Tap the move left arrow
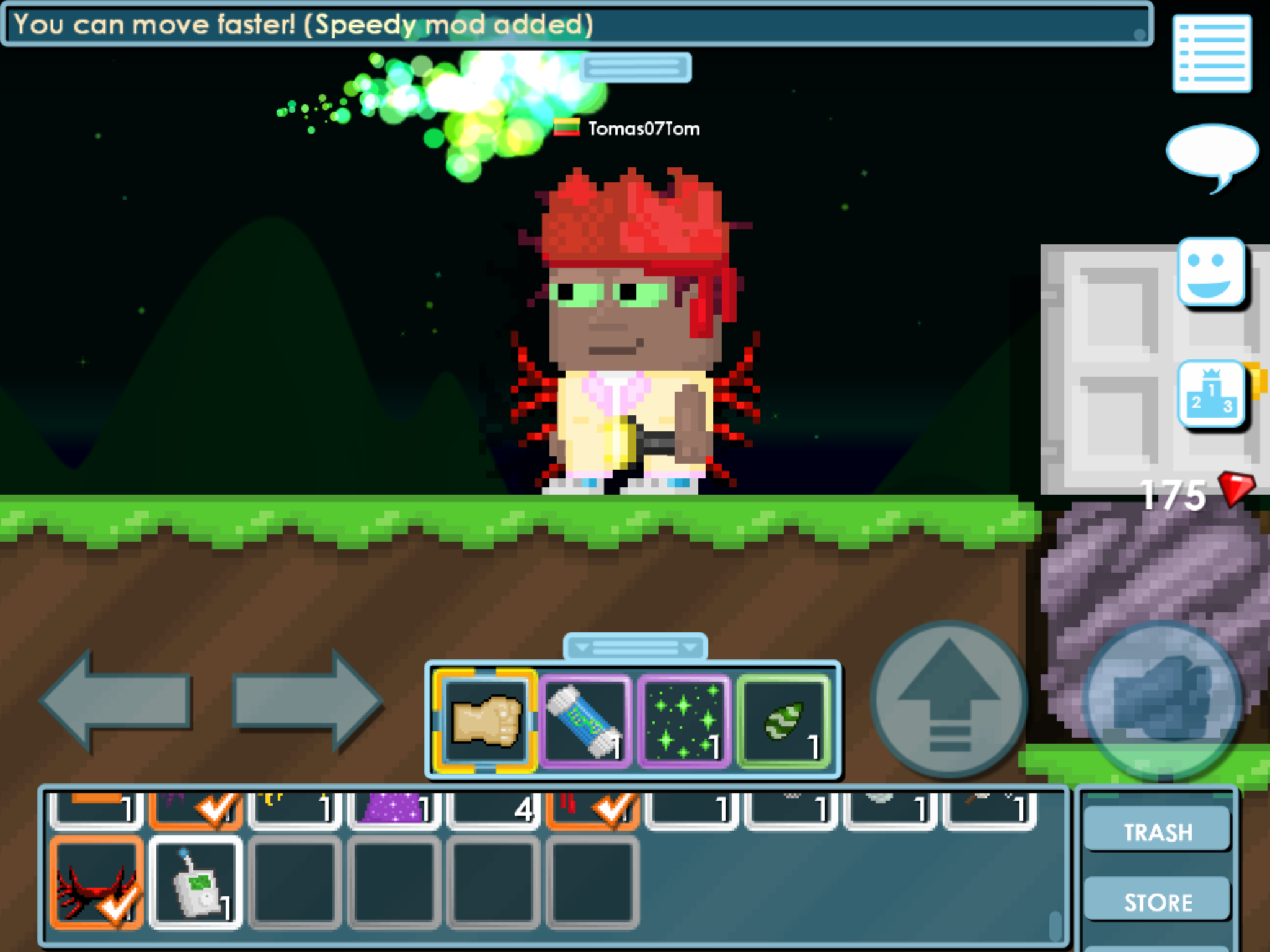The width and height of the screenshot is (1270, 952). [116, 700]
